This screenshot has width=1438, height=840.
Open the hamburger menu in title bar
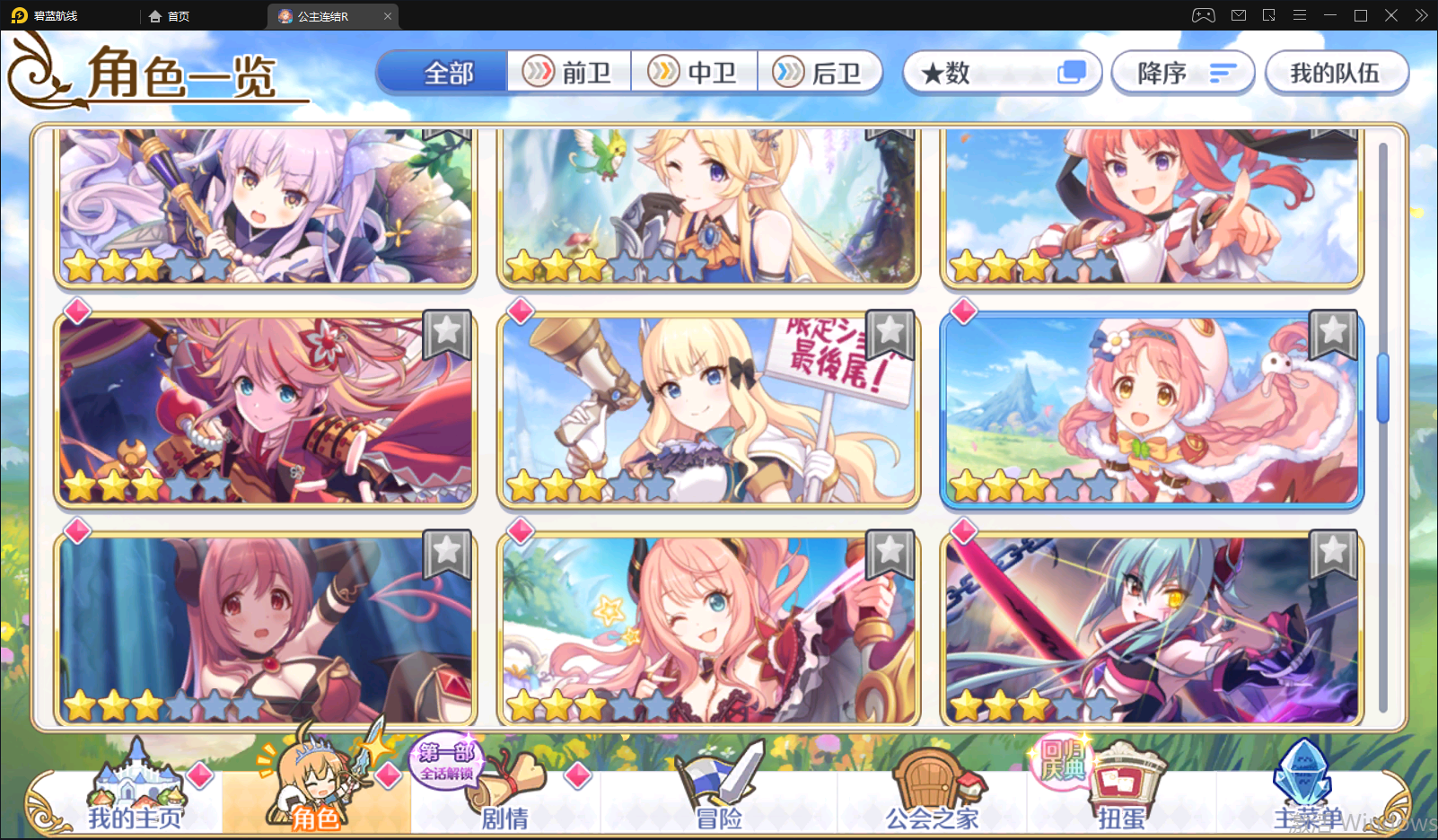[x=1300, y=15]
